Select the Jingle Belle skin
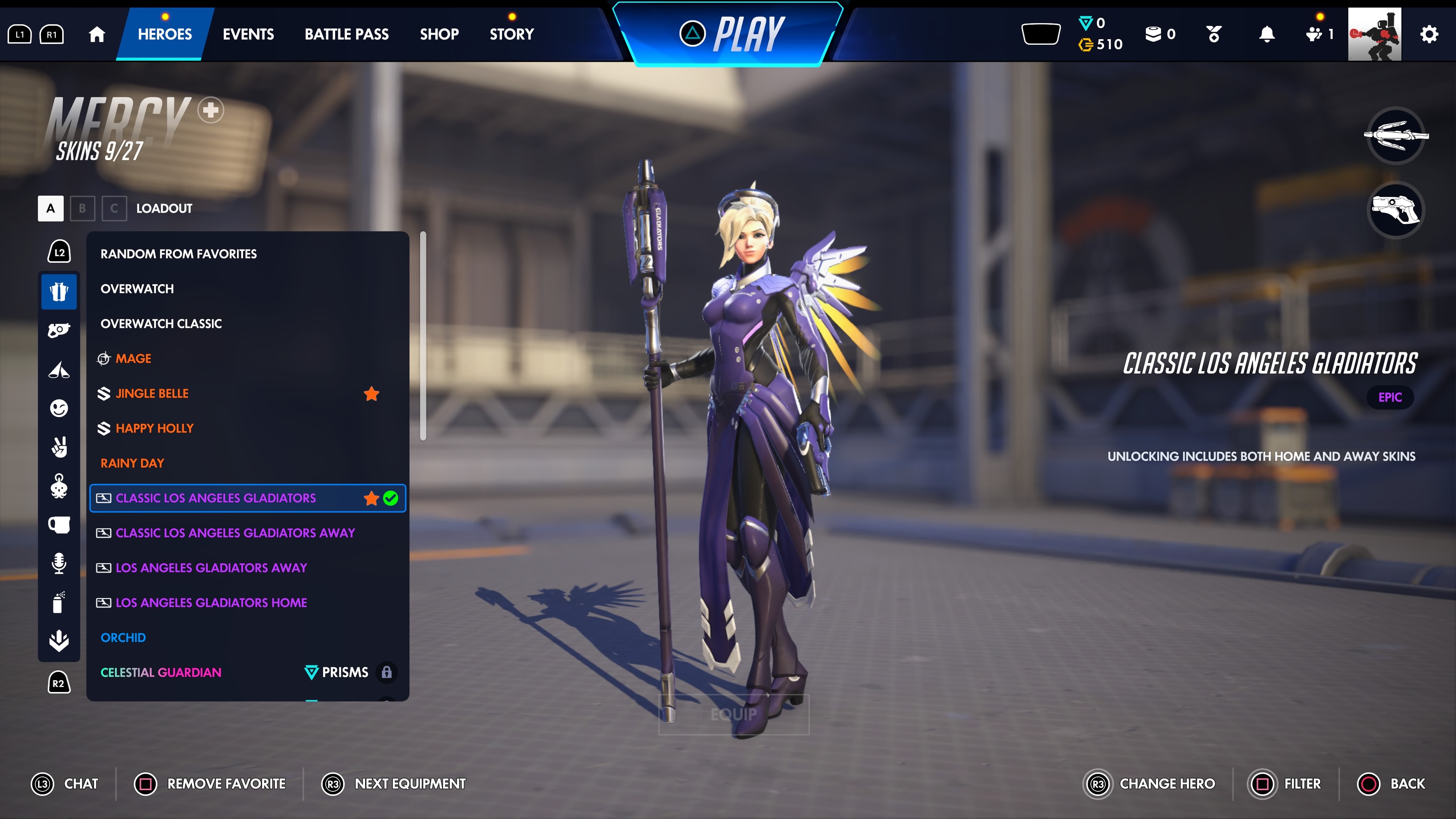1456x819 pixels. [152, 394]
